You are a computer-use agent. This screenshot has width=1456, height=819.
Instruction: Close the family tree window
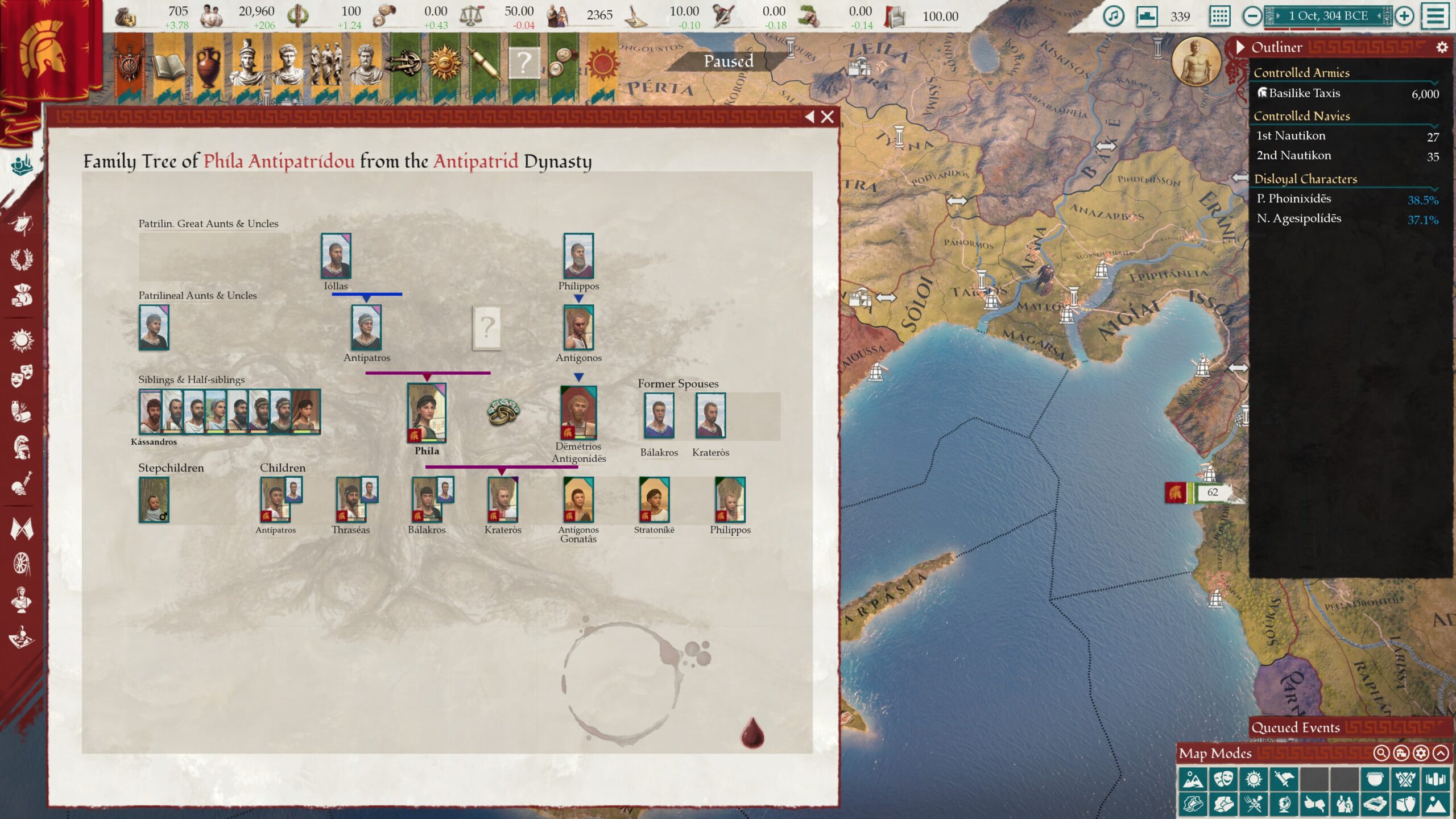pos(828,117)
